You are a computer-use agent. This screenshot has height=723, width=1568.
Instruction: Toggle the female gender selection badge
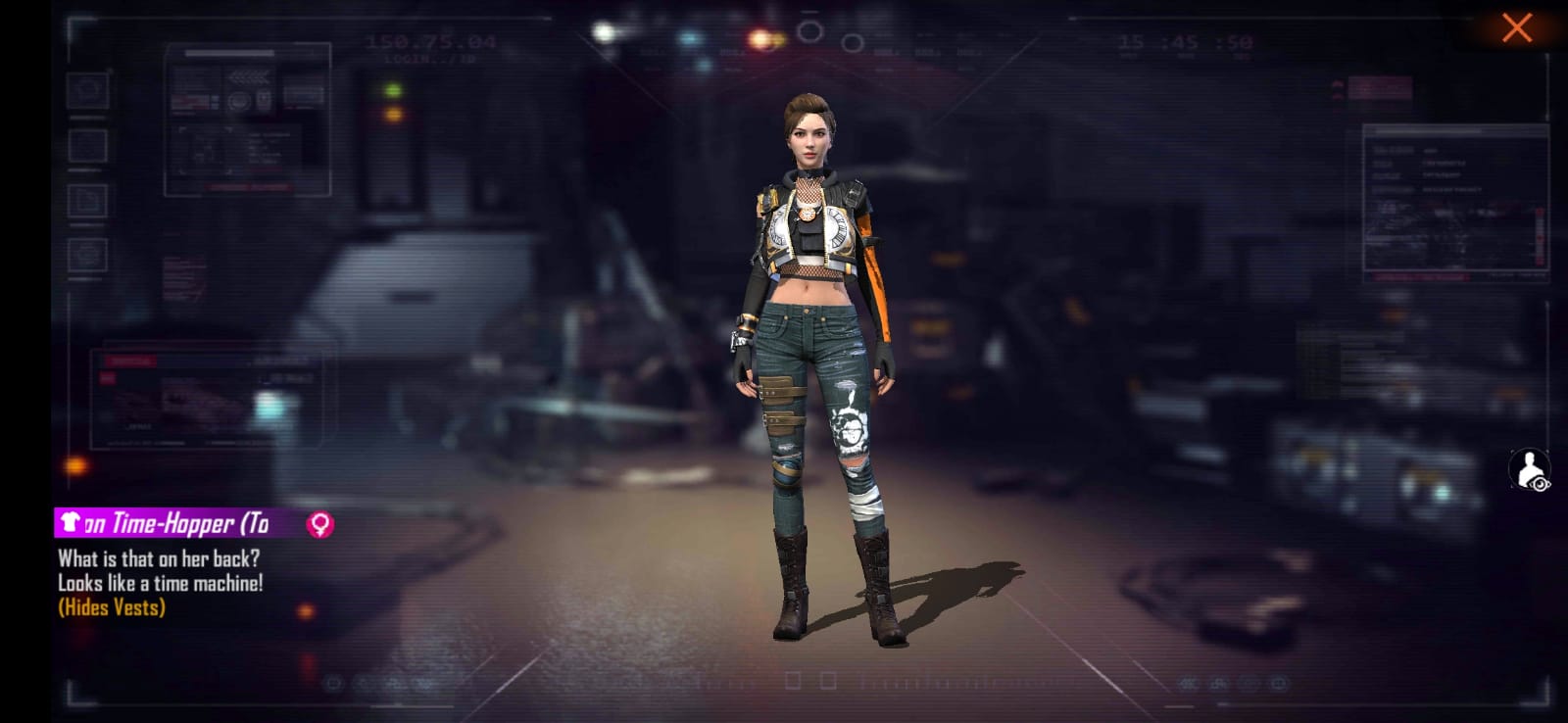tap(318, 523)
